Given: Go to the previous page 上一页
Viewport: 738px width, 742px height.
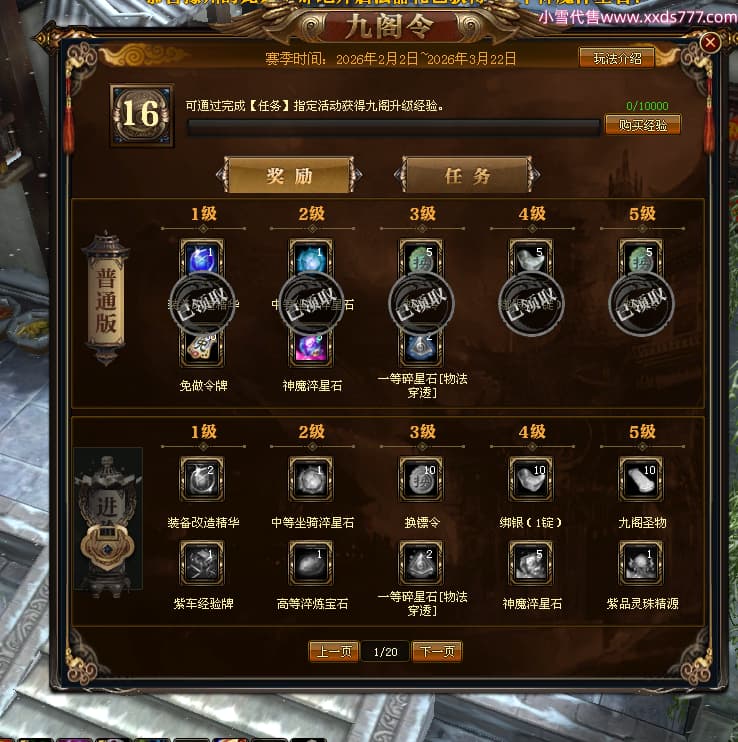Looking at the screenshot, I should coord(334,652).
